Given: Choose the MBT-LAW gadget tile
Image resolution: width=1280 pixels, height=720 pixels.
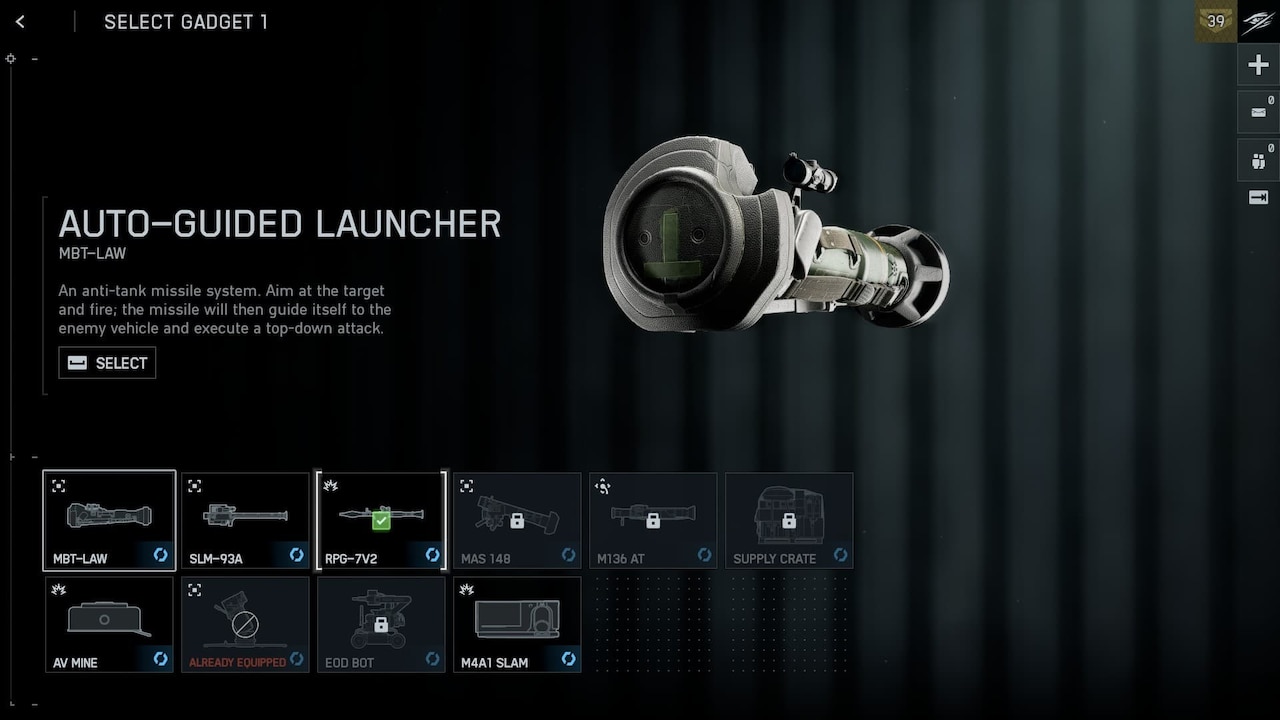Looking at the screenshot, I should pyautogui.click(x=109, y=520).
